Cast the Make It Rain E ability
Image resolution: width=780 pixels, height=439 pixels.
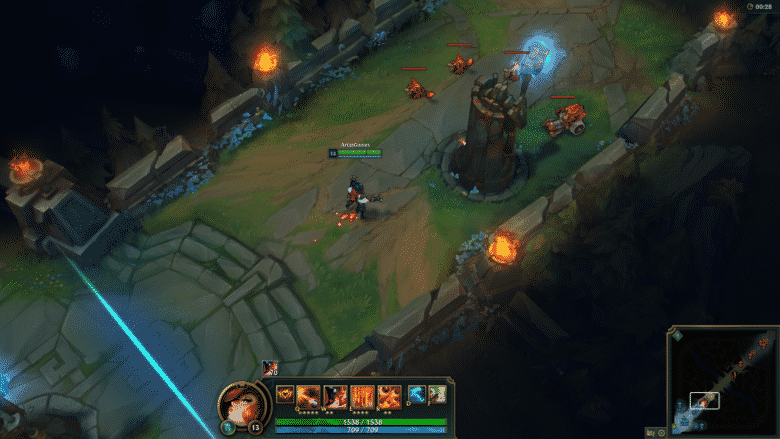pos(362,396)
